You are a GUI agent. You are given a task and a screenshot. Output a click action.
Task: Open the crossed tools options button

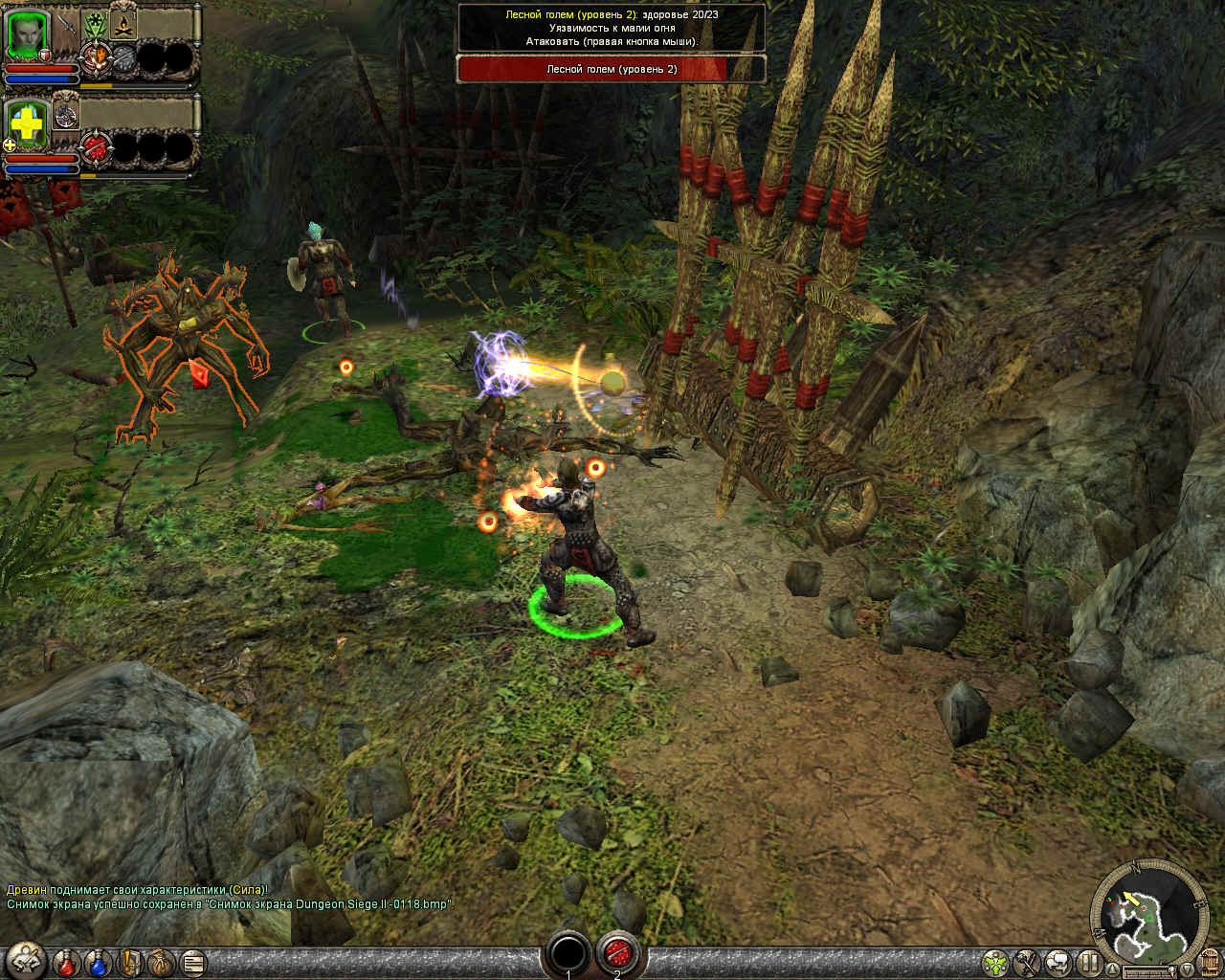coord(1028,962)
